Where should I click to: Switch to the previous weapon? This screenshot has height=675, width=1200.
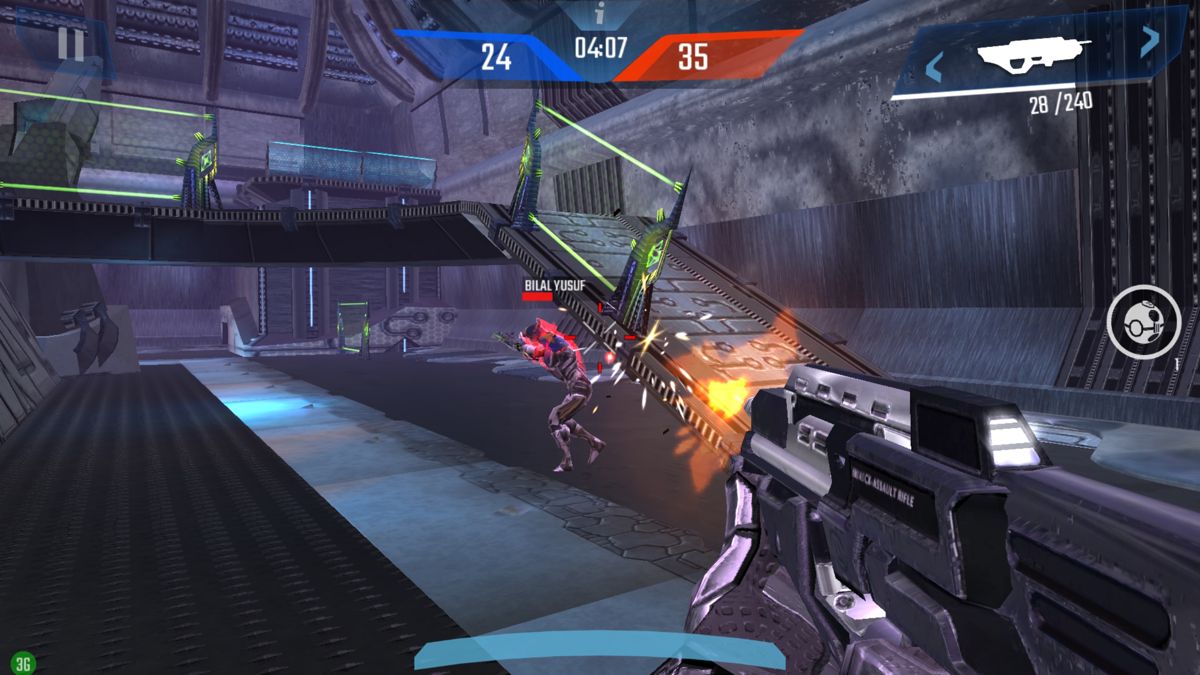click(x=934, y=68)
